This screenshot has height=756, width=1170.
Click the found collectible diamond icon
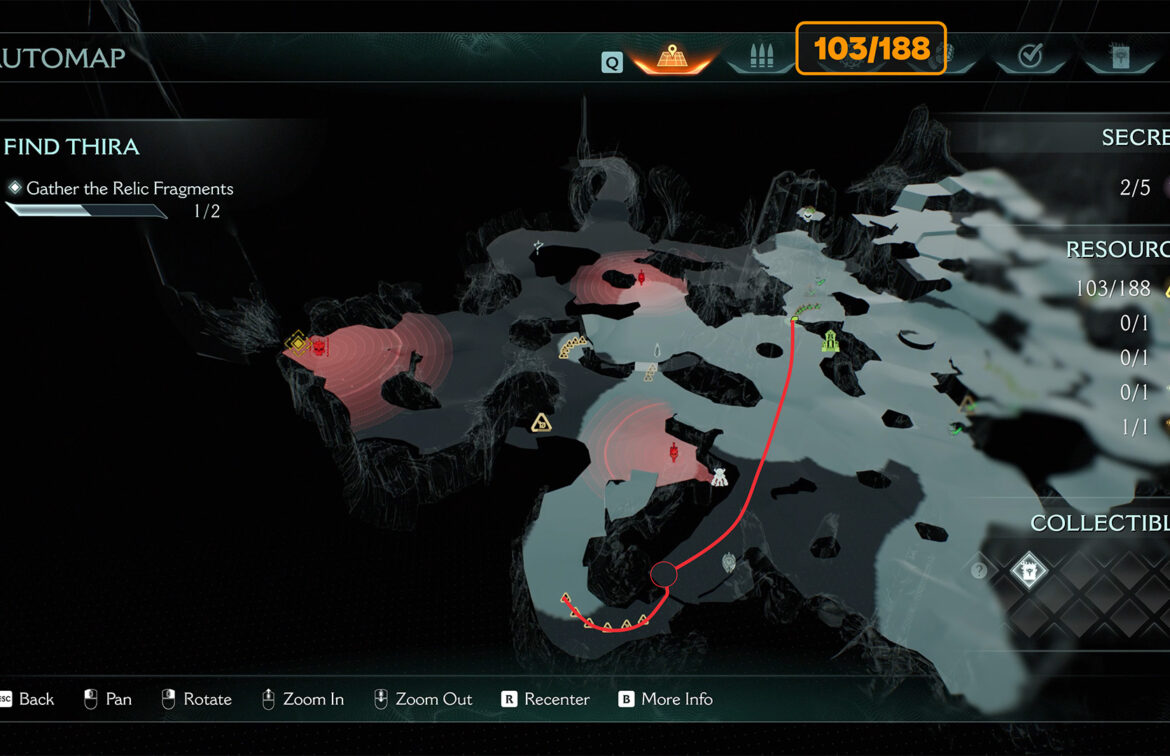tap(1028, 572)
